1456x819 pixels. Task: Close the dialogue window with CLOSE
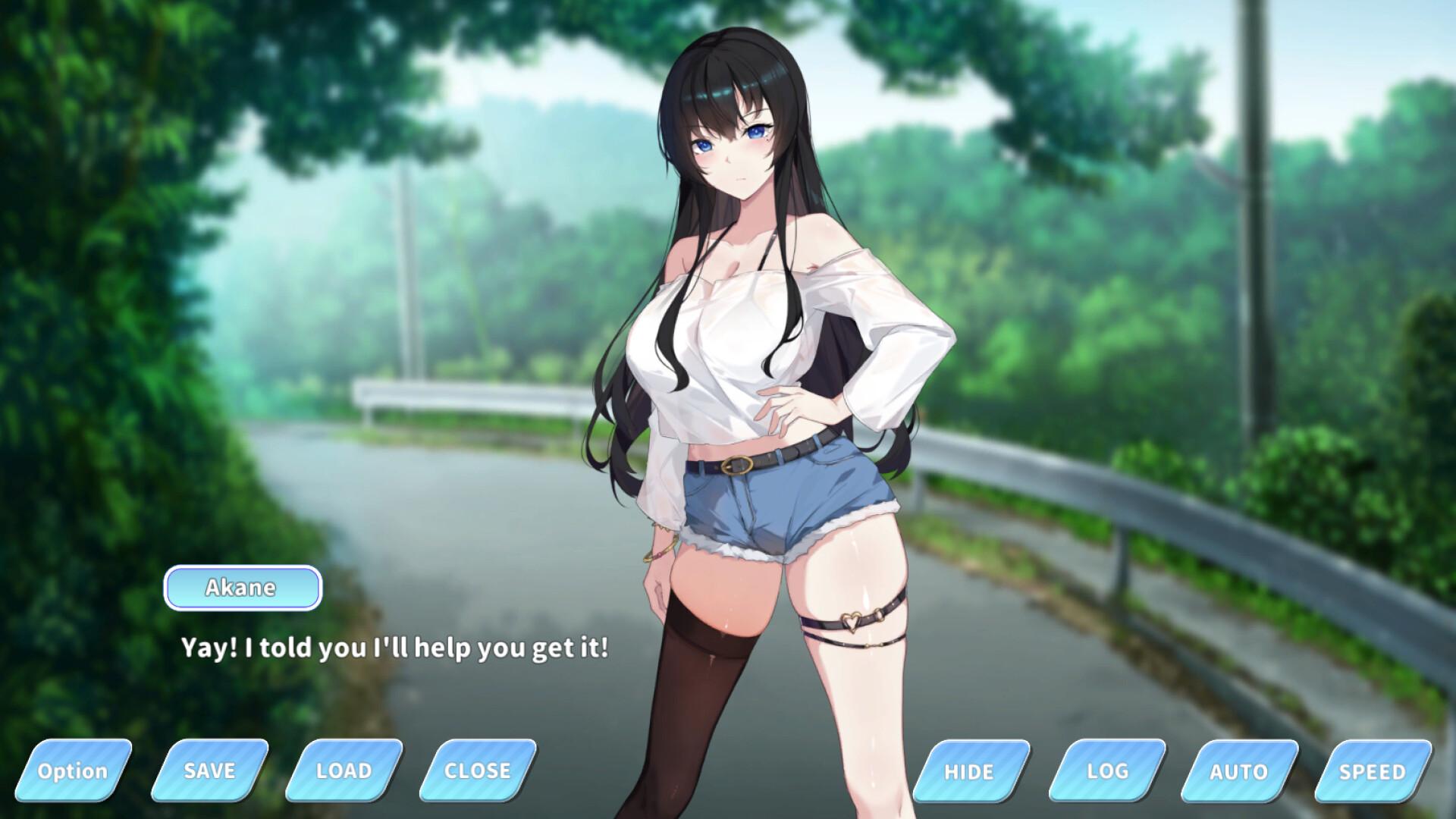pyautogui.click(x=475, y=771)
